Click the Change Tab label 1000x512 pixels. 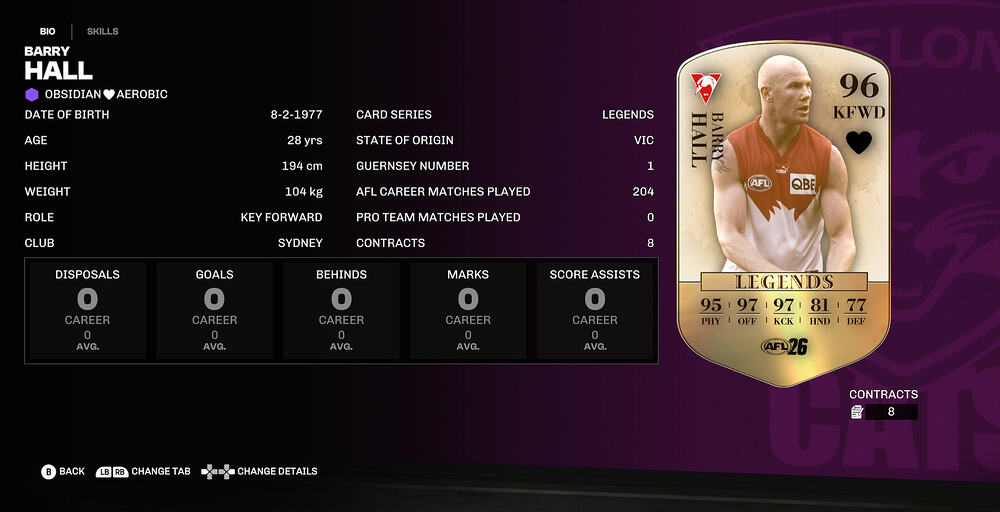point(160,471)
